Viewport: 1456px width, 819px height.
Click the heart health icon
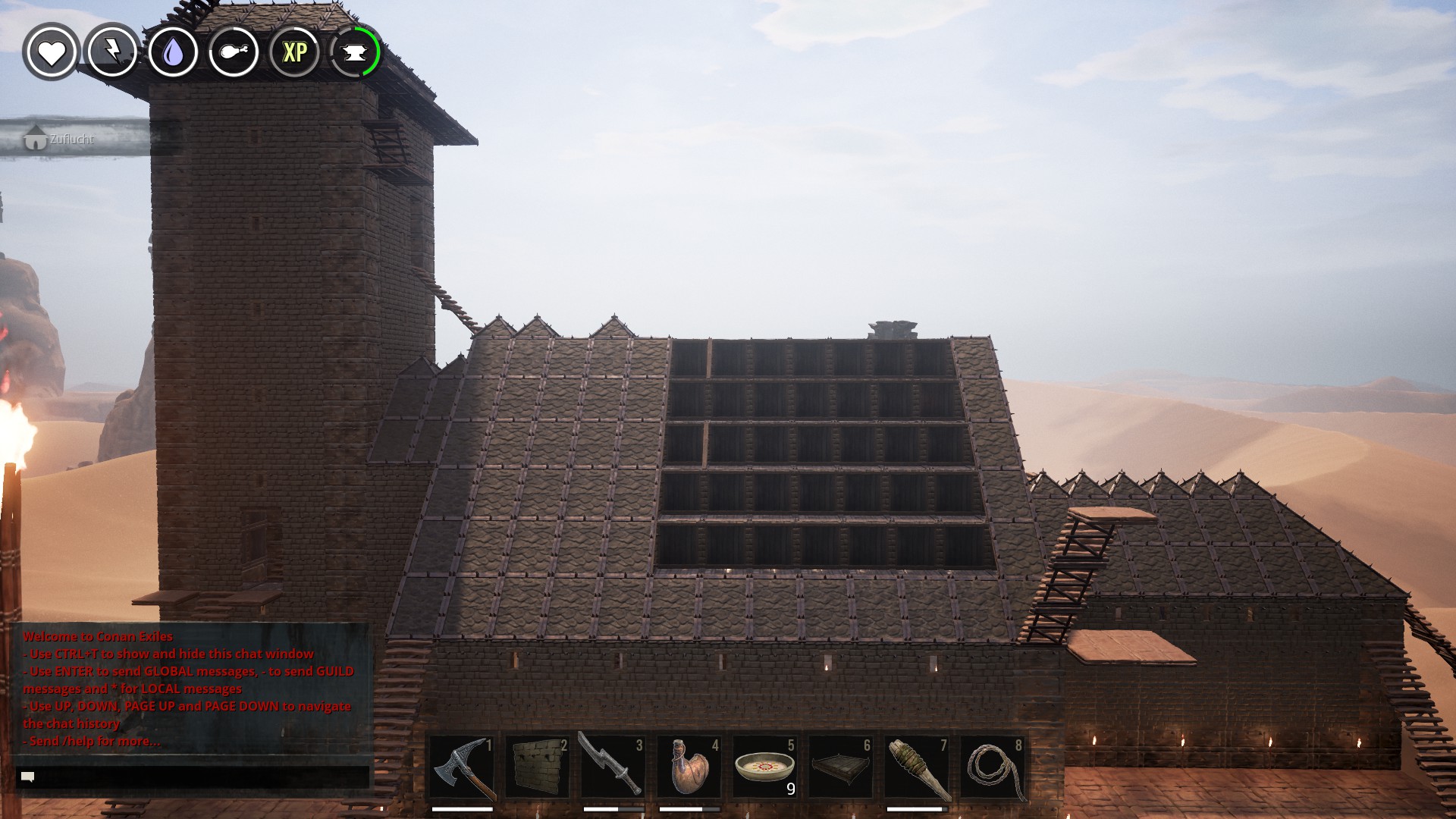point(51,52)
